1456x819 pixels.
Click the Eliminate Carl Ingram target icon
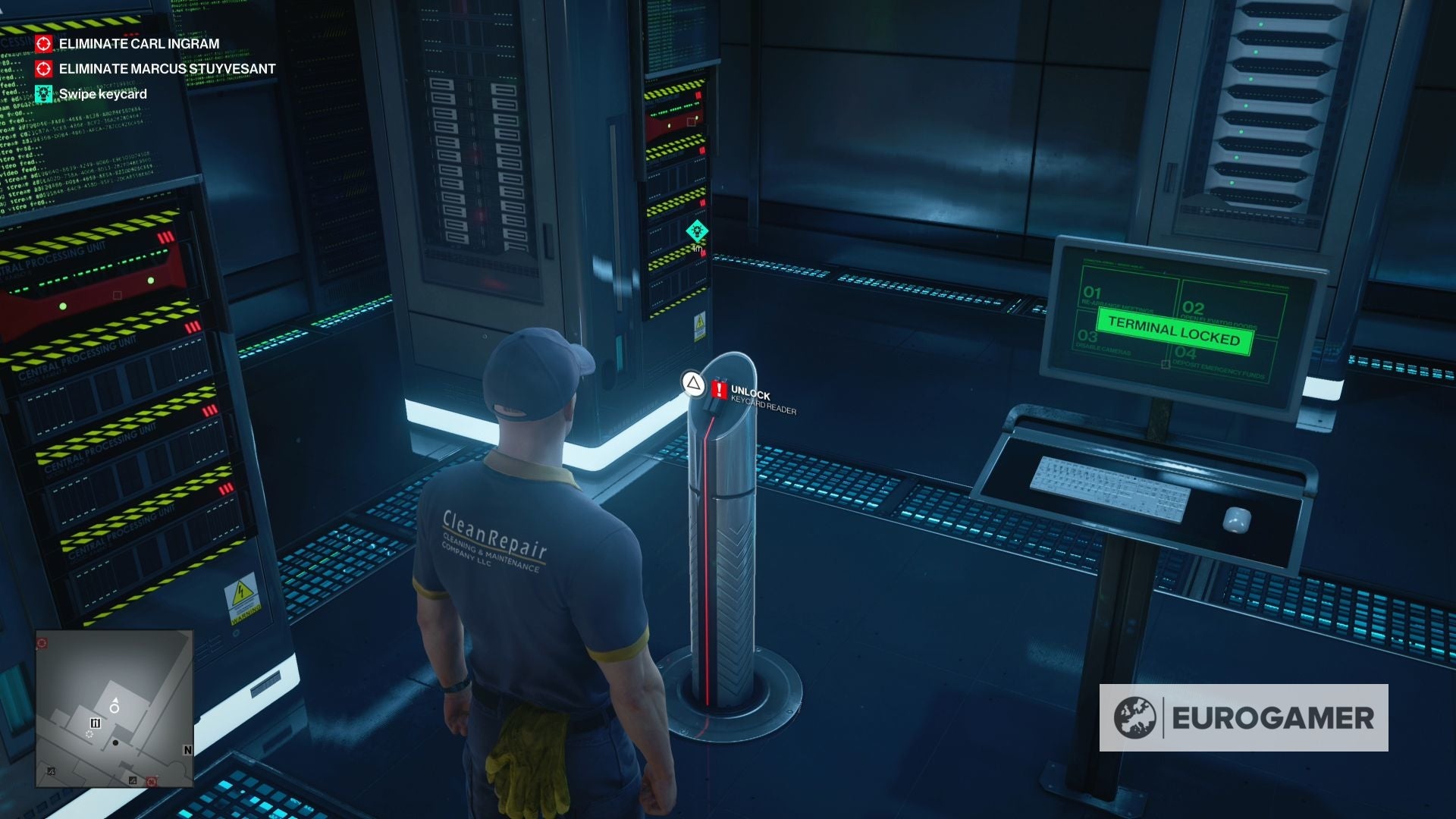[43, 44]
